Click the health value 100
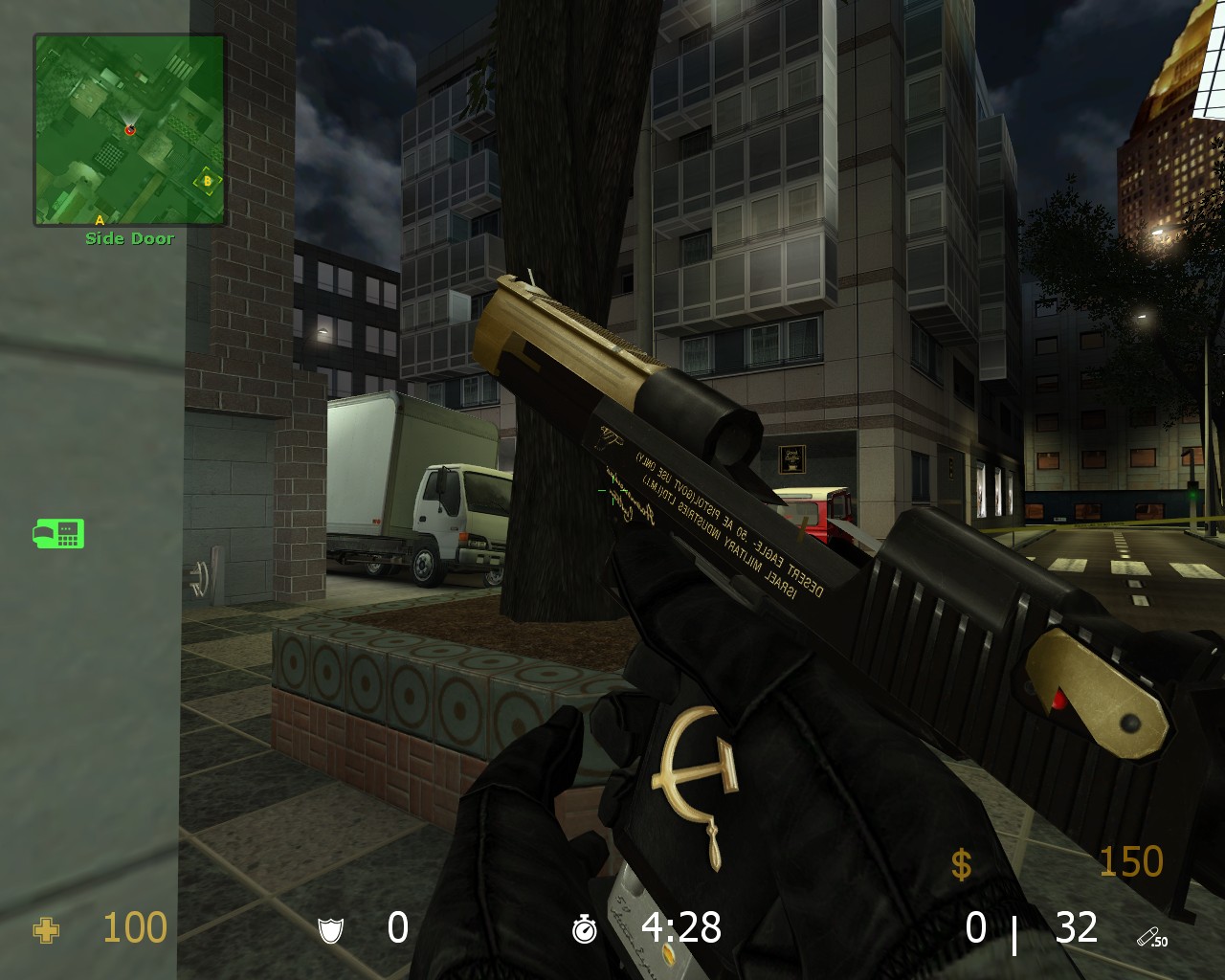 click(135, 928)
